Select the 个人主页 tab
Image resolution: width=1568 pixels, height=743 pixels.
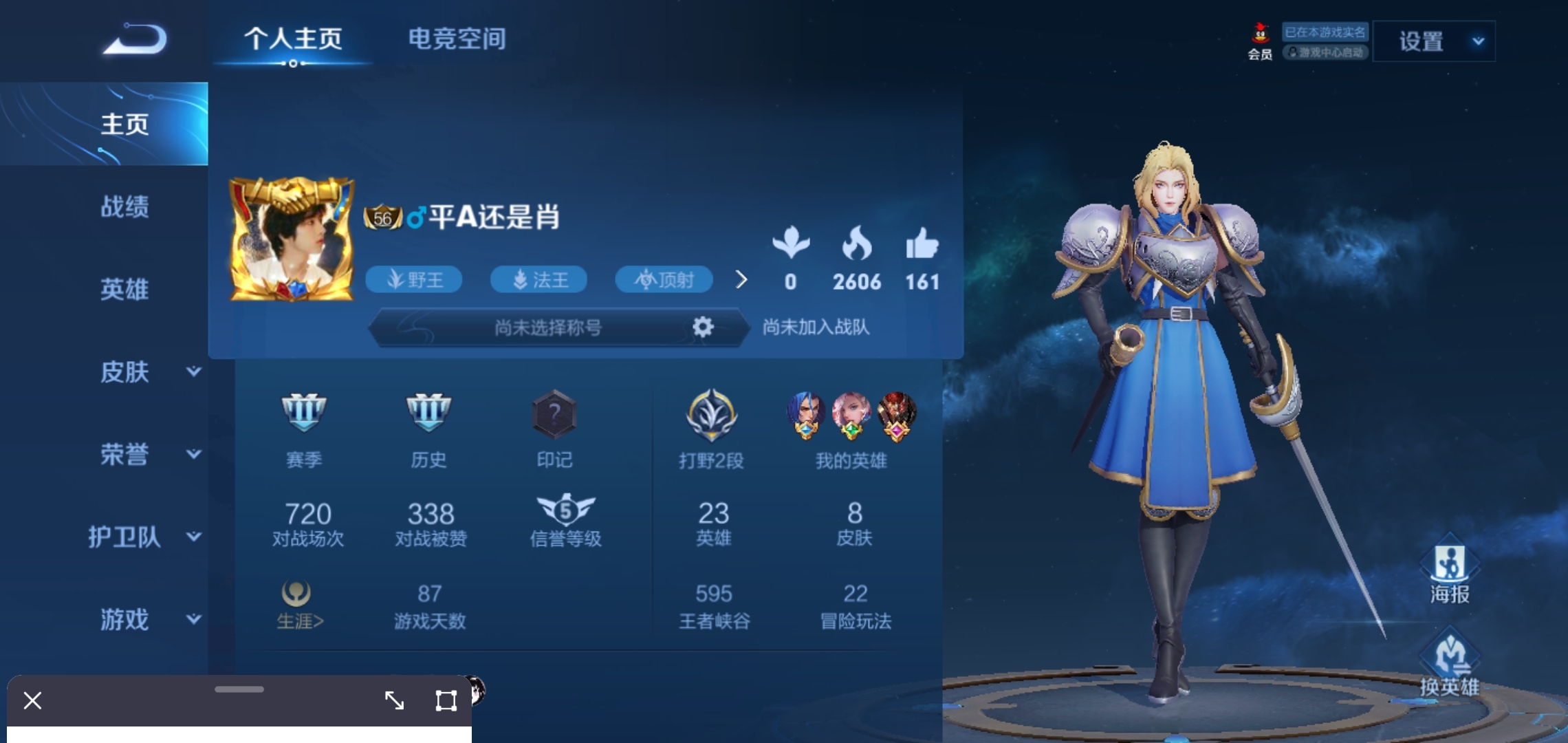(x=293, y=39)
